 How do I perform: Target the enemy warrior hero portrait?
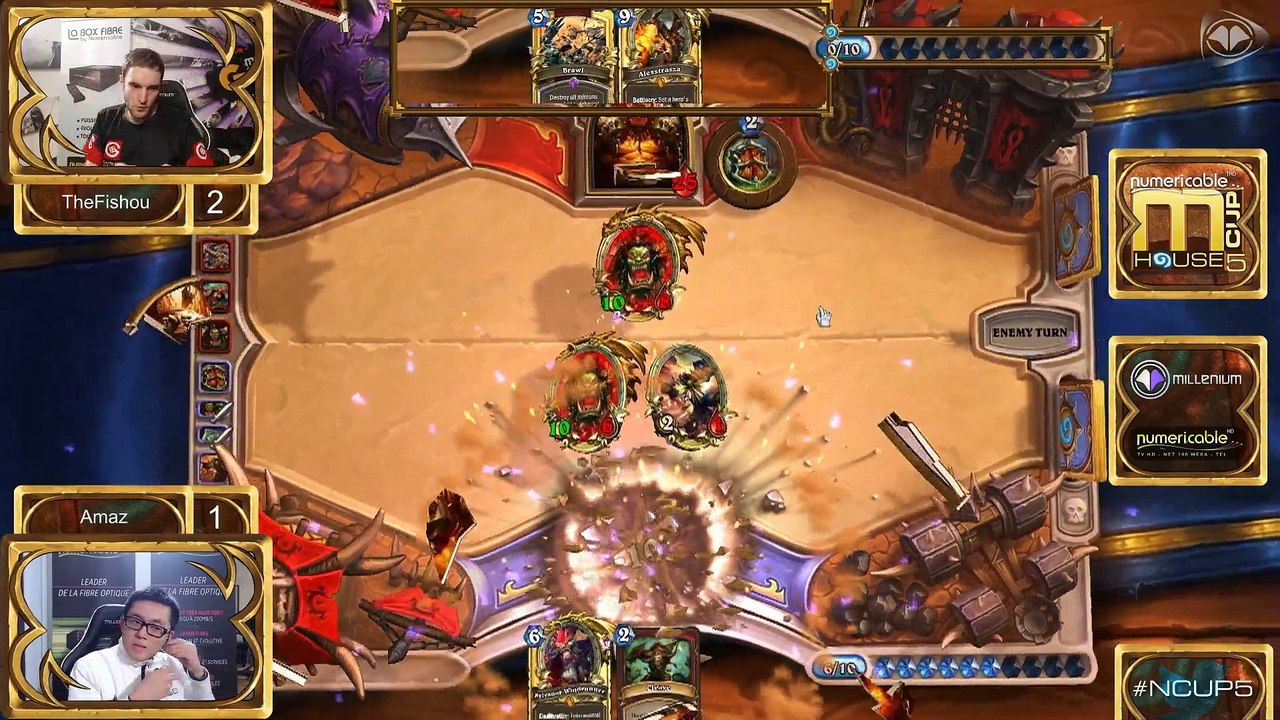(642, 155)
